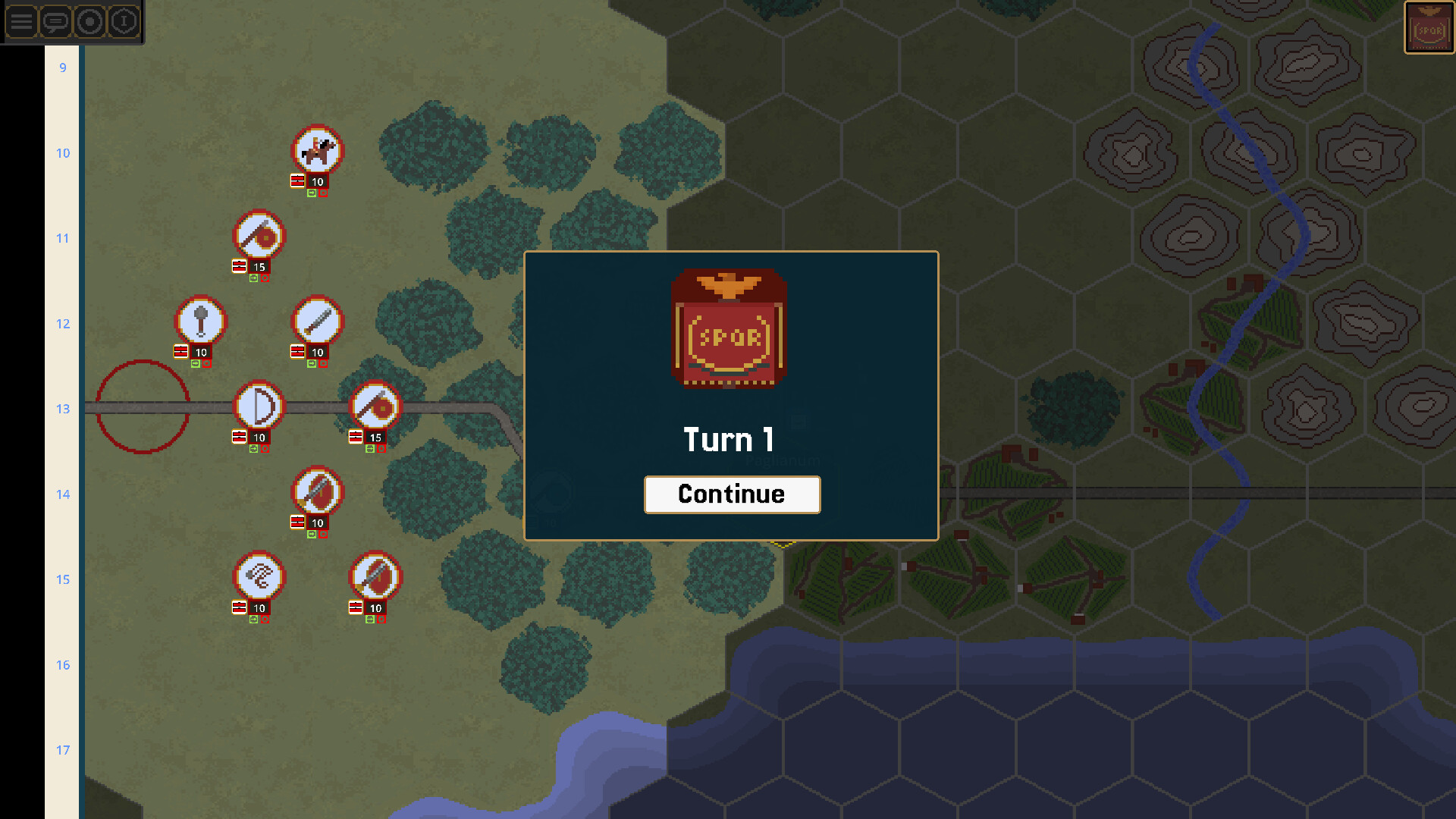Select the cavalry unit with the horse icon
The height and width of the screenshot is (819, 1456).
click(x=317, y=150)
